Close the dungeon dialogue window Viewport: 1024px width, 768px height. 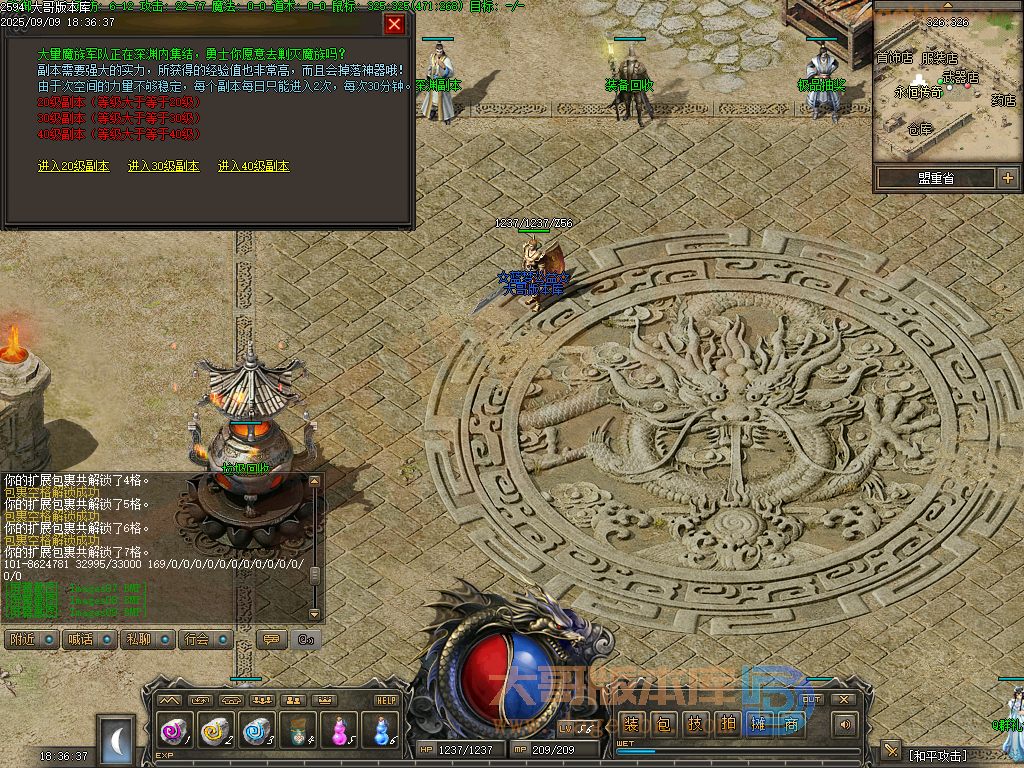[394, 24]
